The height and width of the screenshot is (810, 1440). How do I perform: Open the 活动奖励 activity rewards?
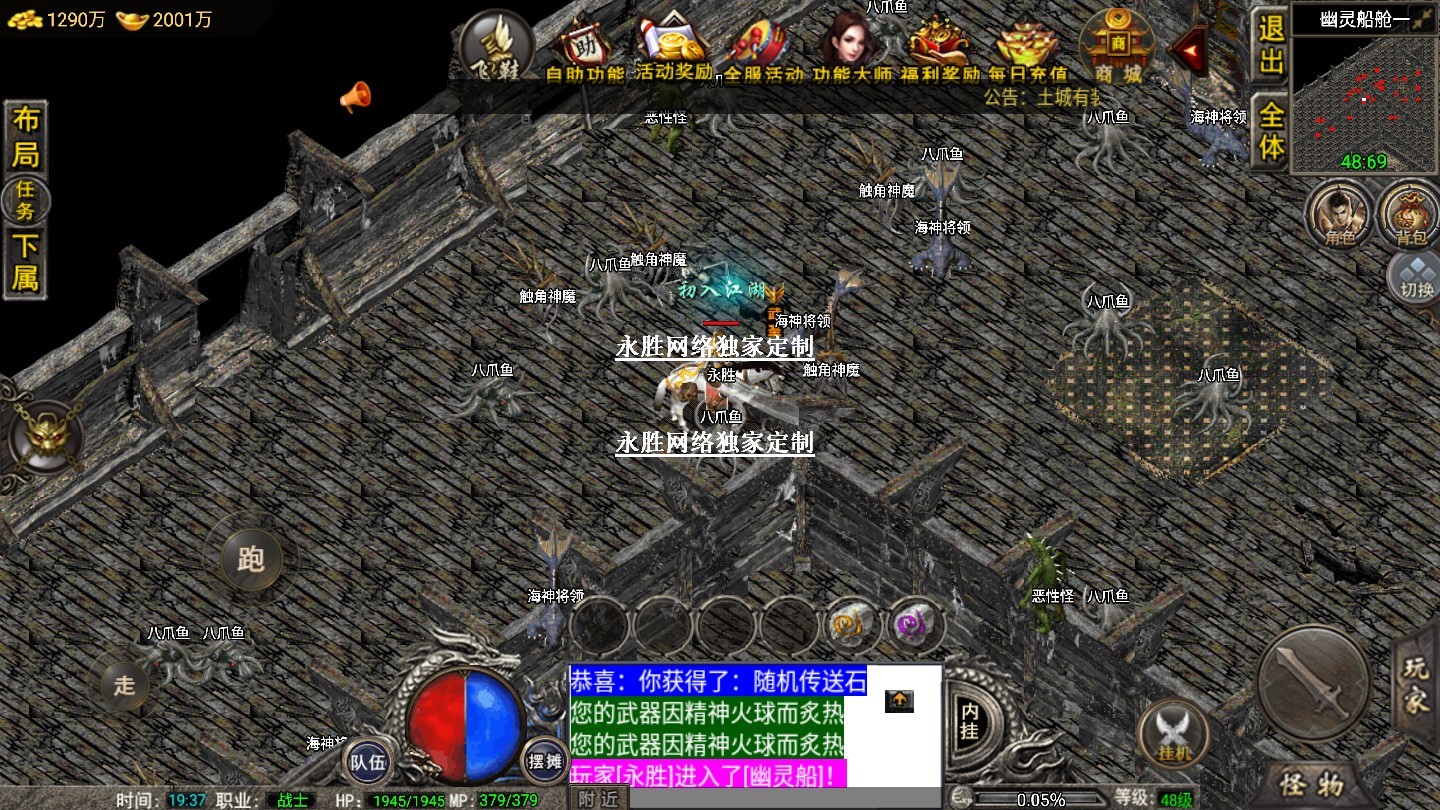pos(674,50)
